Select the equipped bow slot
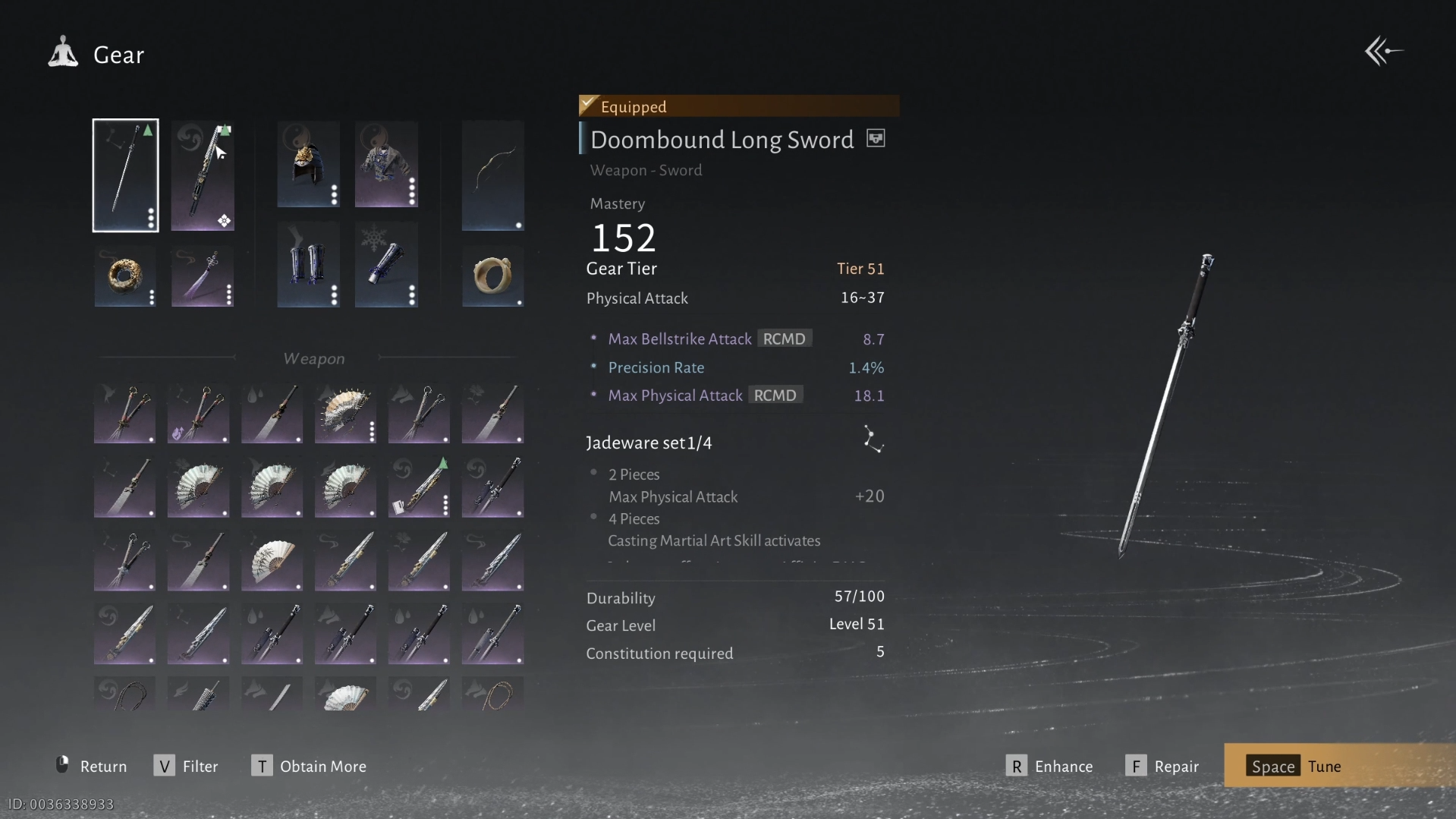 tap(492, 175)
